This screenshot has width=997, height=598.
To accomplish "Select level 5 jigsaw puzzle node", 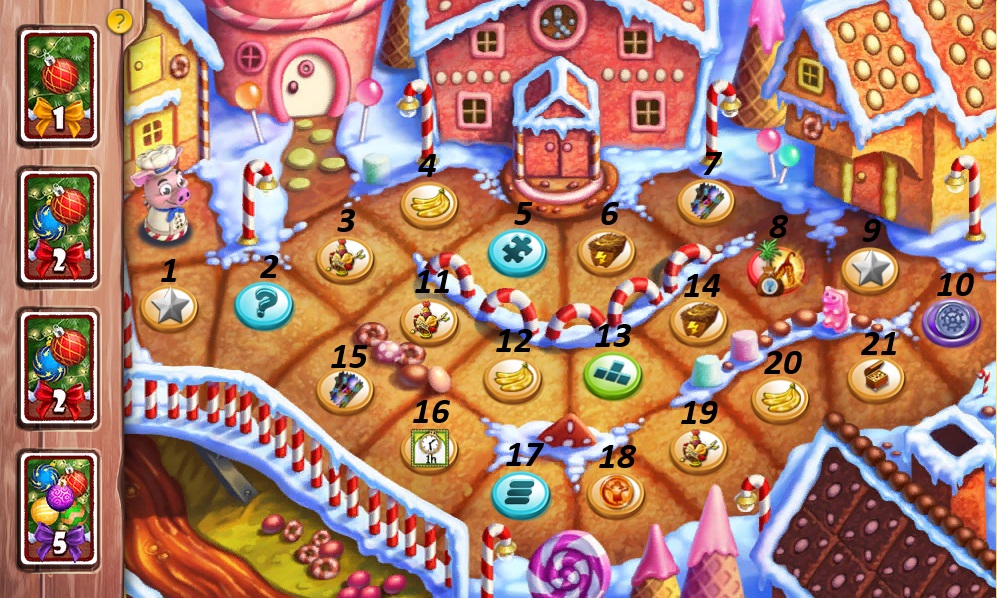I will tap(517, 252).
